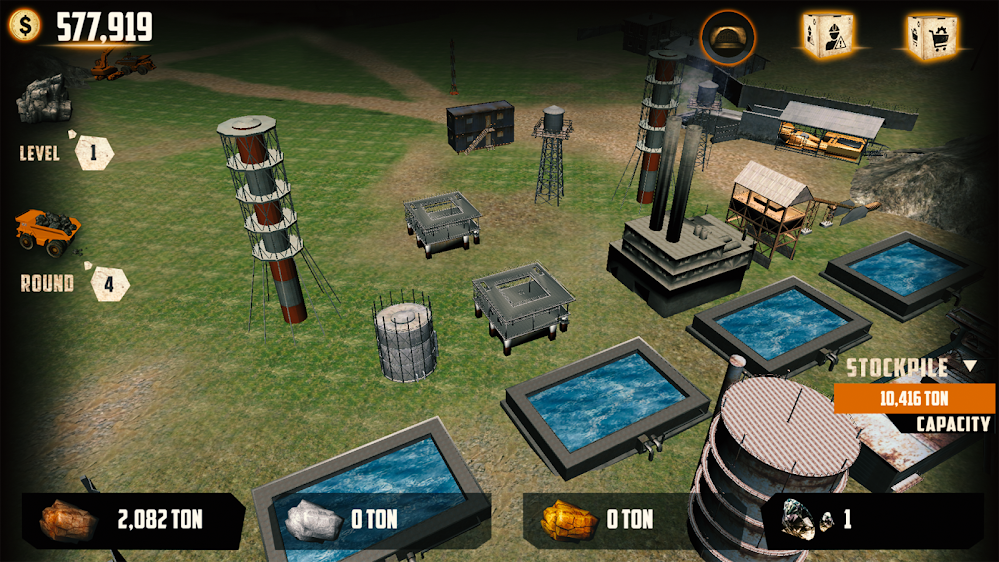
Task: Click the gold dollar coin icon
Action: (x=24, y=26)
